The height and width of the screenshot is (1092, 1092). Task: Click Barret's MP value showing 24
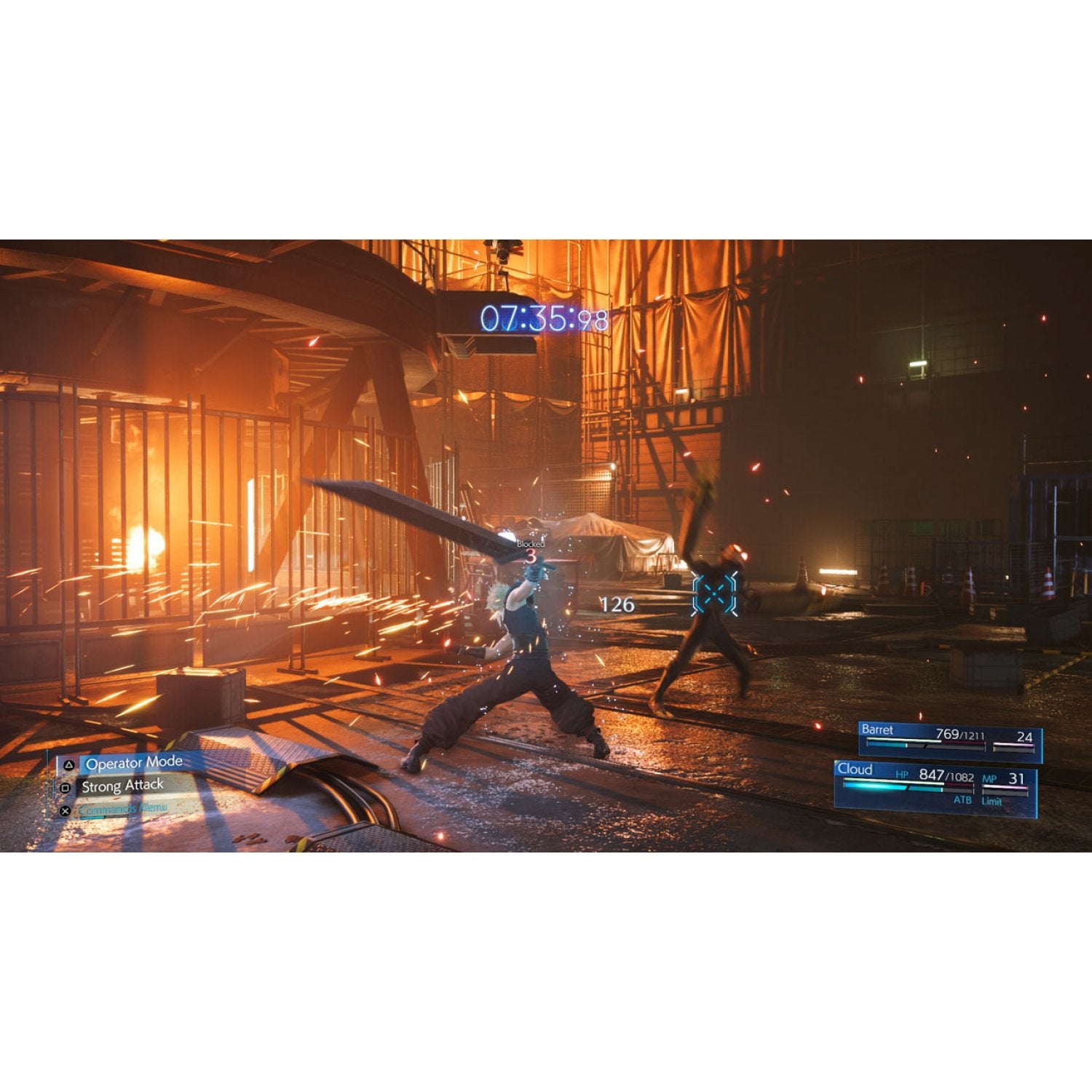1026,737
